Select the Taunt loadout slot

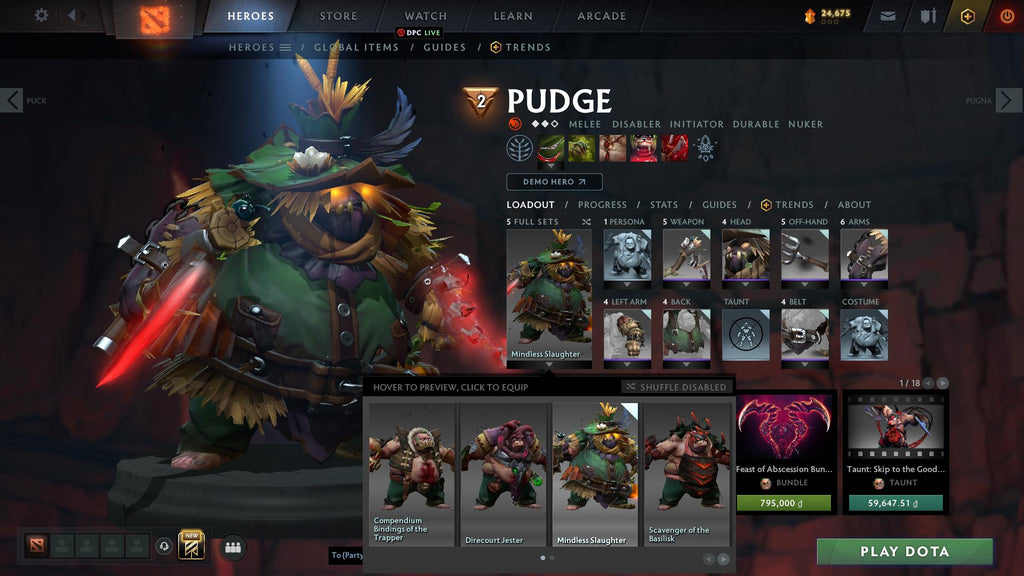[x=746, y=335]
